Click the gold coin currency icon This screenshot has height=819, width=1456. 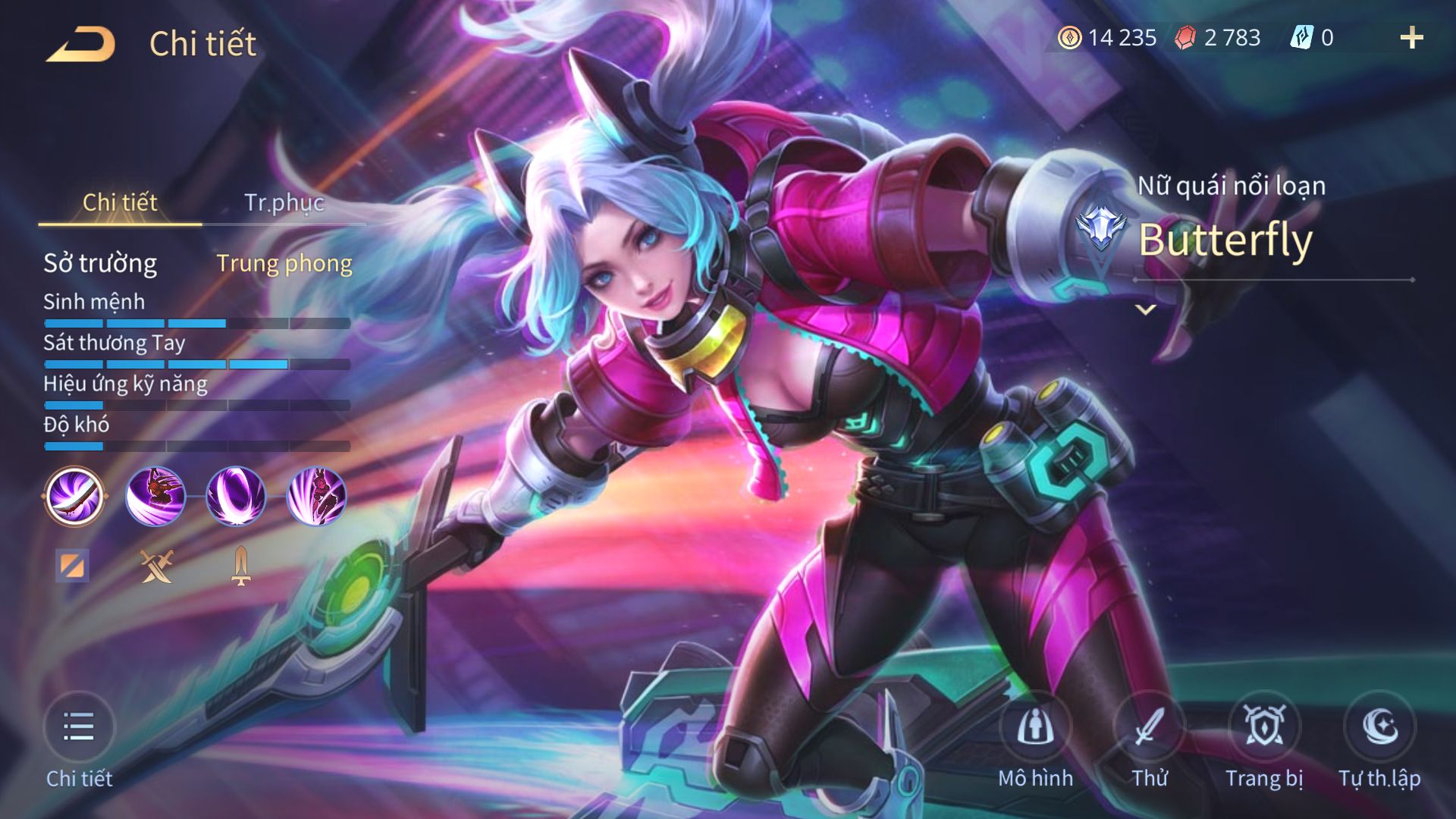tap(1069, 38)
